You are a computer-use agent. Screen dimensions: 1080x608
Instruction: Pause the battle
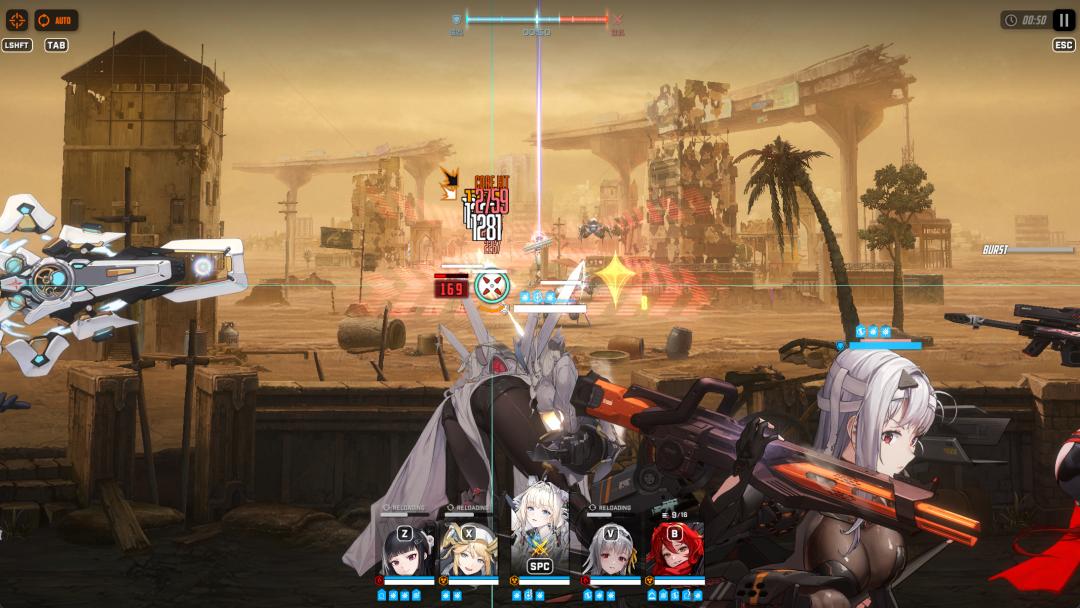coord(1063,19)
